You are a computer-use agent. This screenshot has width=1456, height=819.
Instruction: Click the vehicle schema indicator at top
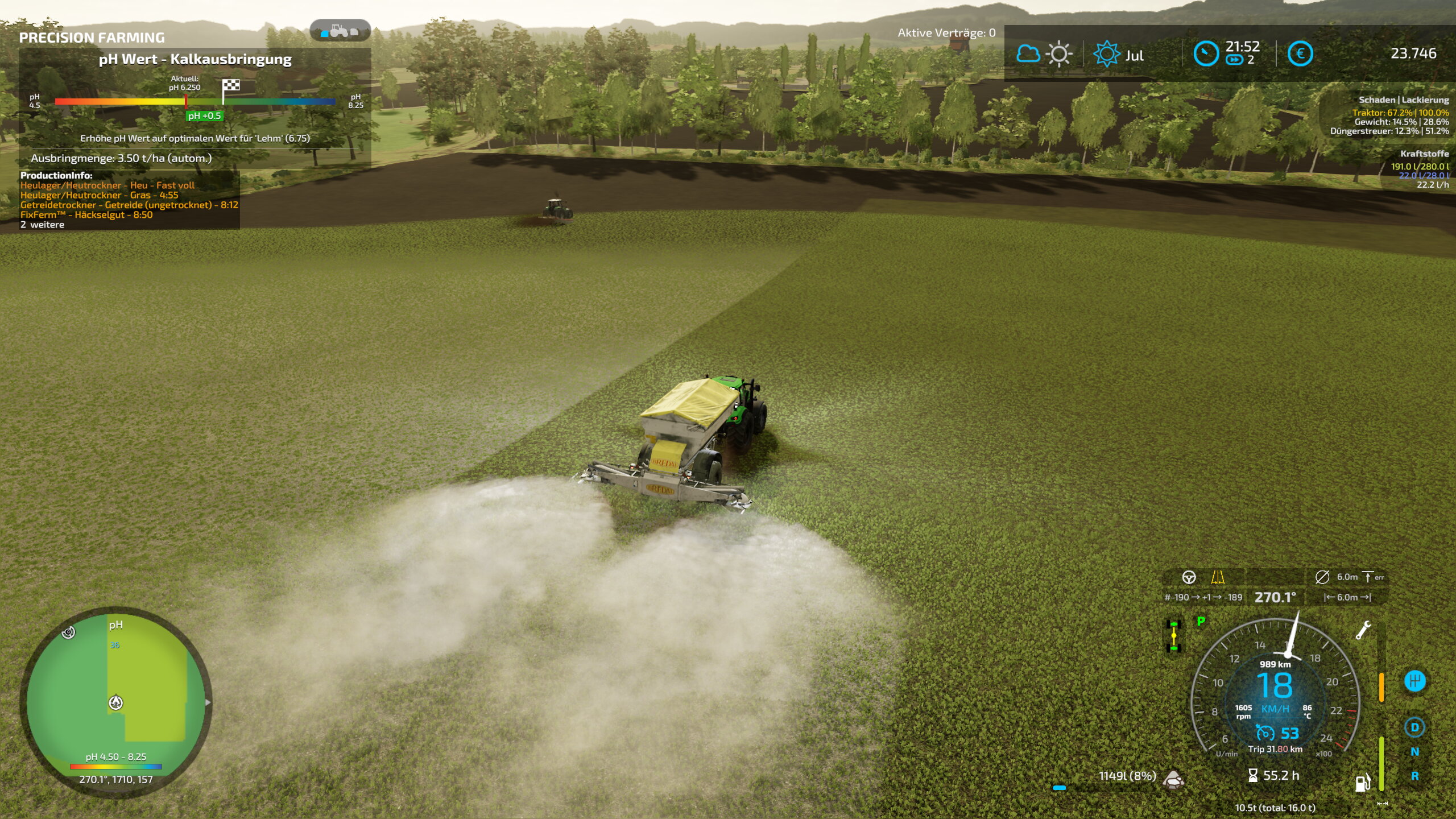(x=340, y=30)
